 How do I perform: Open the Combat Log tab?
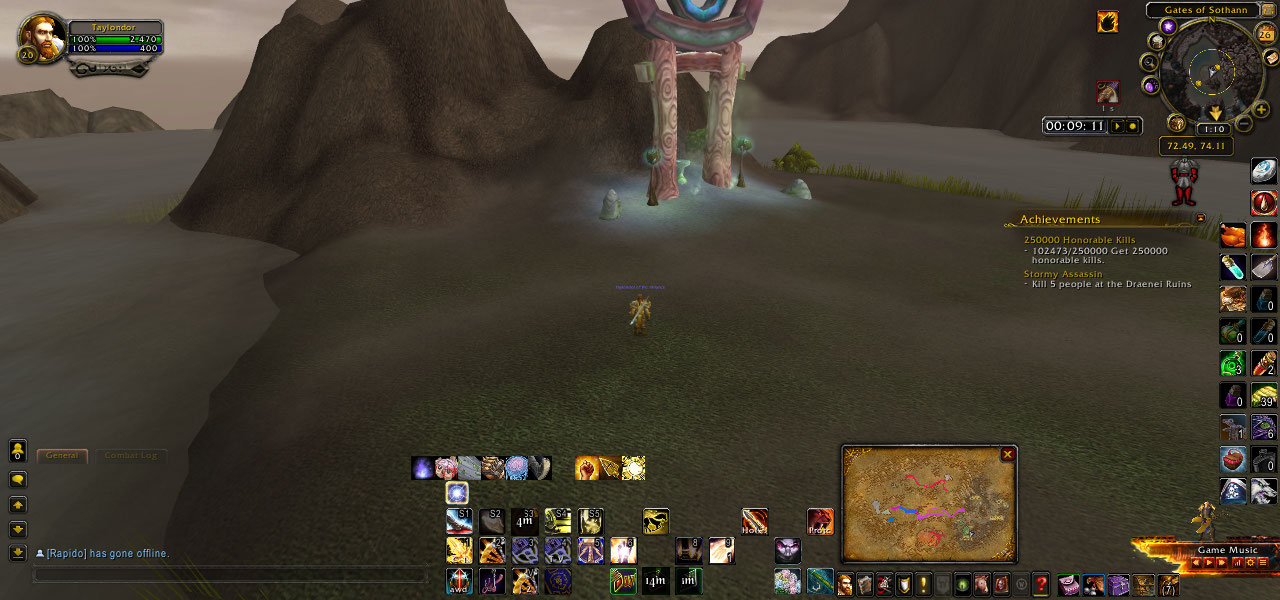coord(130,456)
